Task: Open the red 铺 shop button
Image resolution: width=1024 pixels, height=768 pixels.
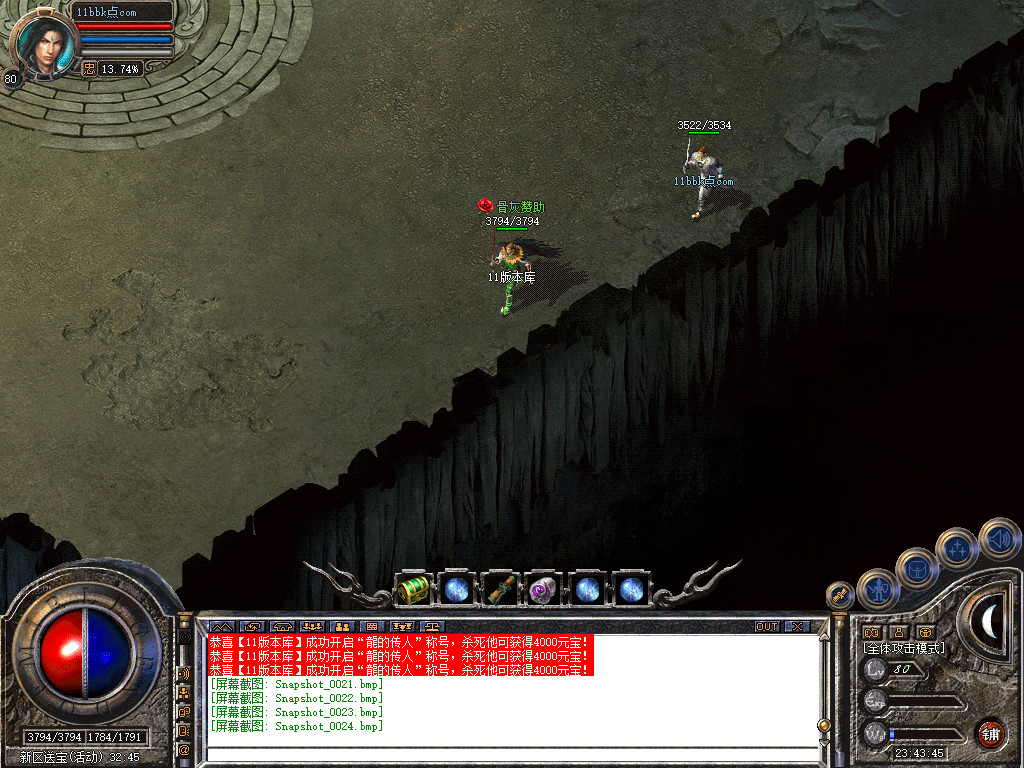Action: [990, 732]
